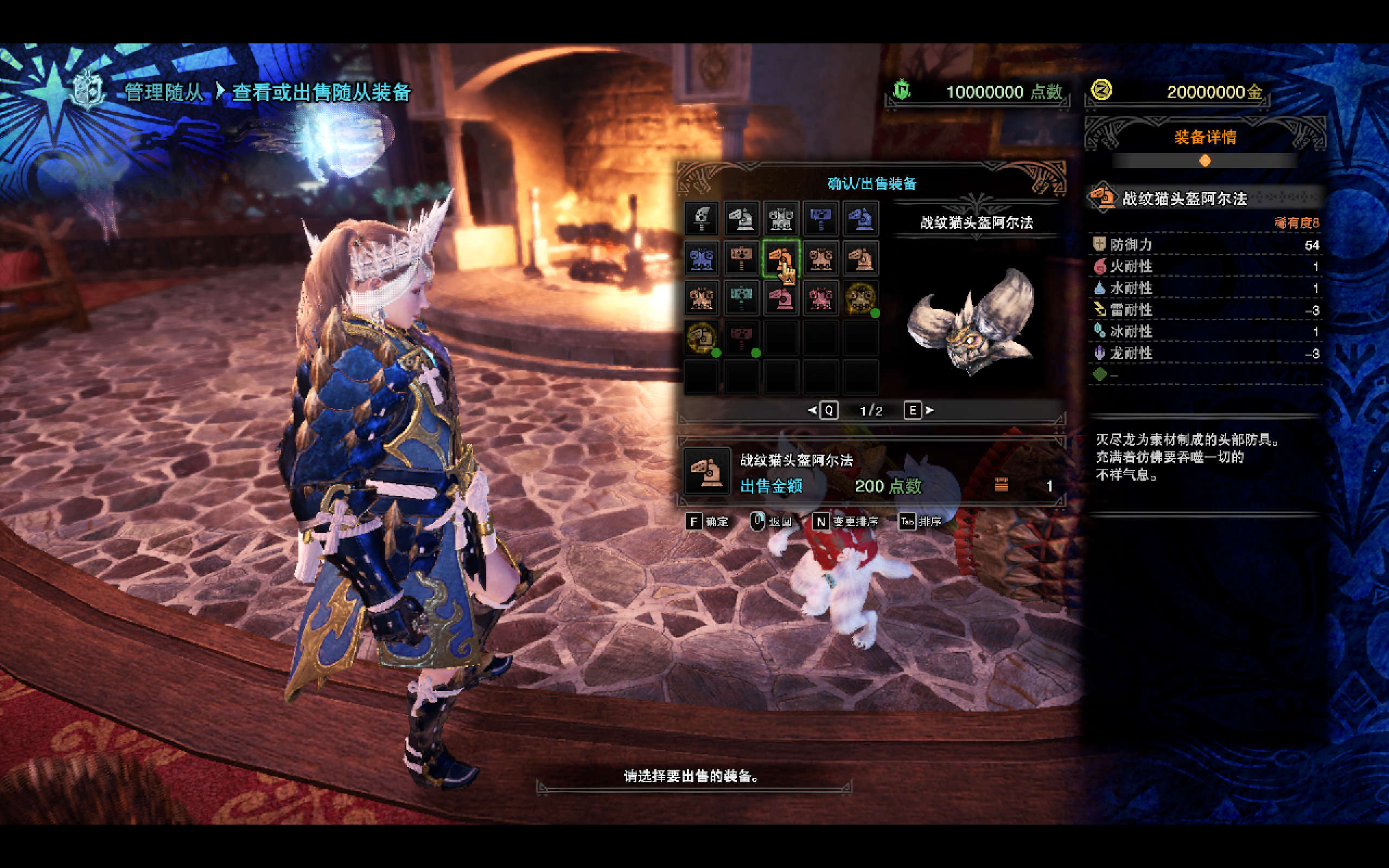Image resolution: width=1389 pixels, height=868 pixels.
Task: Choose the blue Palico helmet slot
Action: pyautogui.click(x=861, y=219)
